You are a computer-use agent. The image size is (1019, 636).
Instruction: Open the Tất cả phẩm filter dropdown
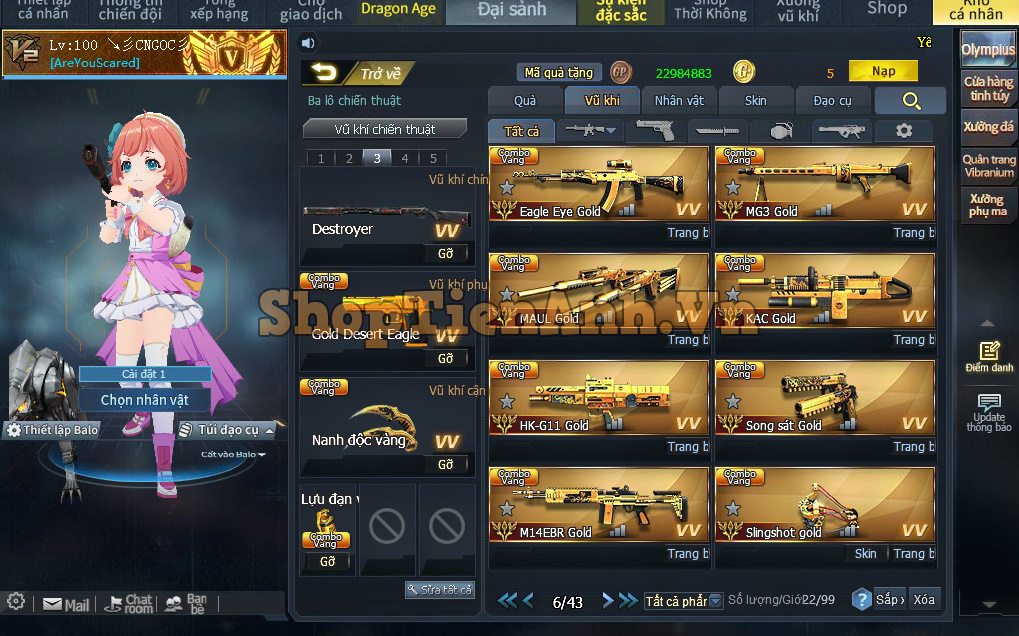pos(683,601)
